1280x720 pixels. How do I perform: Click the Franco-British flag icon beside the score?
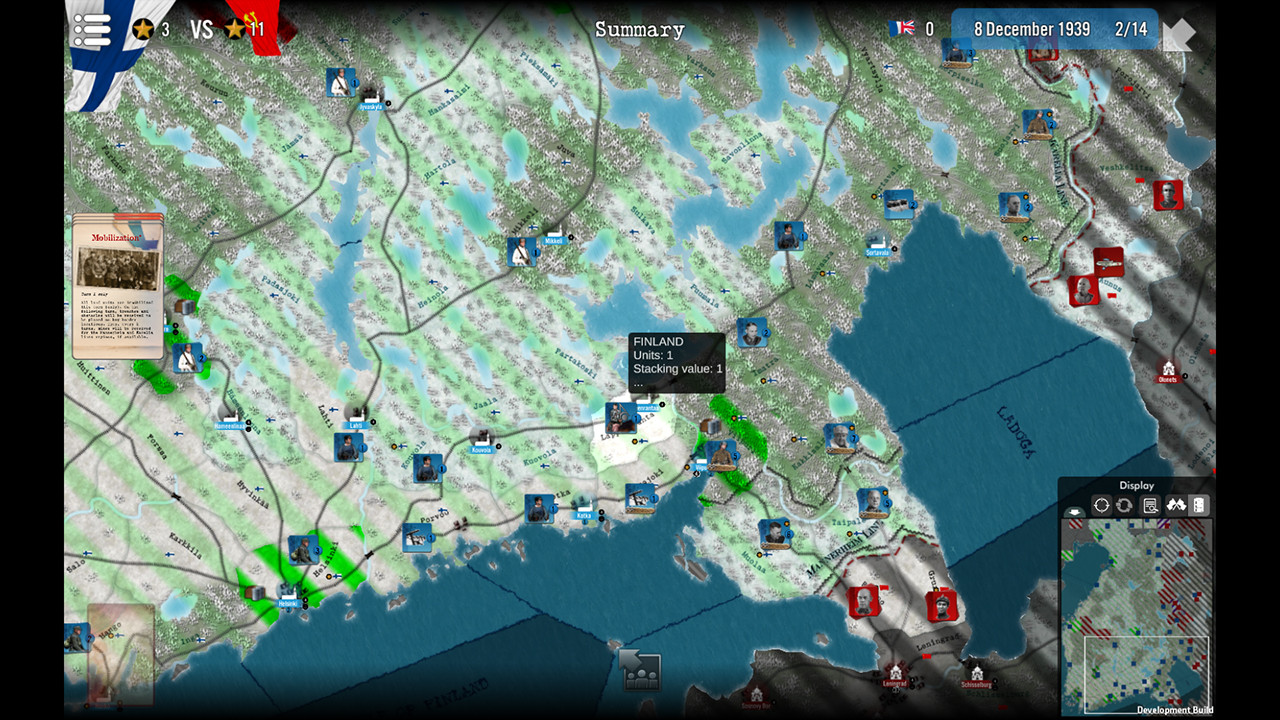coord(902,30)
